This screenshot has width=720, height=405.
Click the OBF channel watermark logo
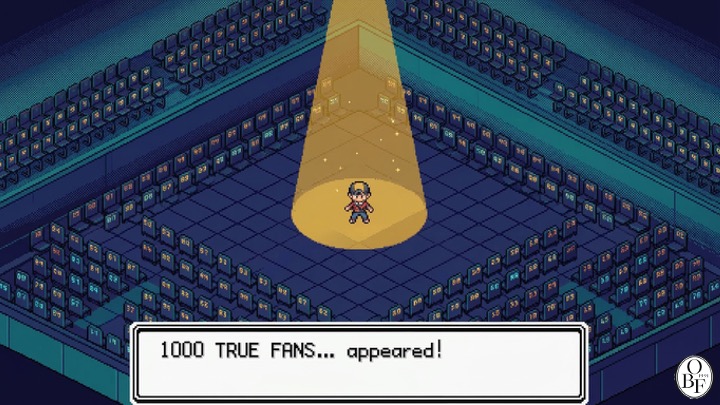[692, 377]
